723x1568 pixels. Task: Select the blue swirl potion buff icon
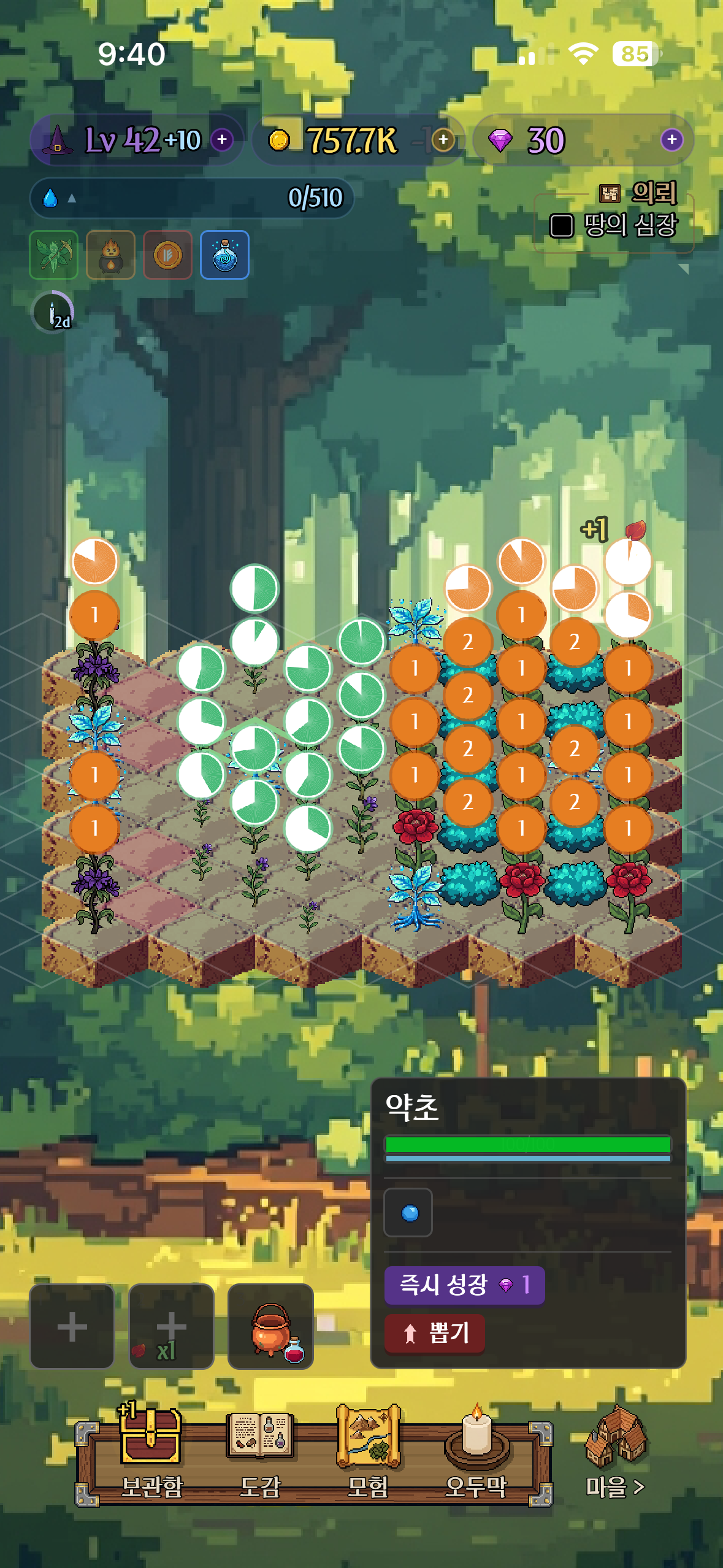point(225,255)
